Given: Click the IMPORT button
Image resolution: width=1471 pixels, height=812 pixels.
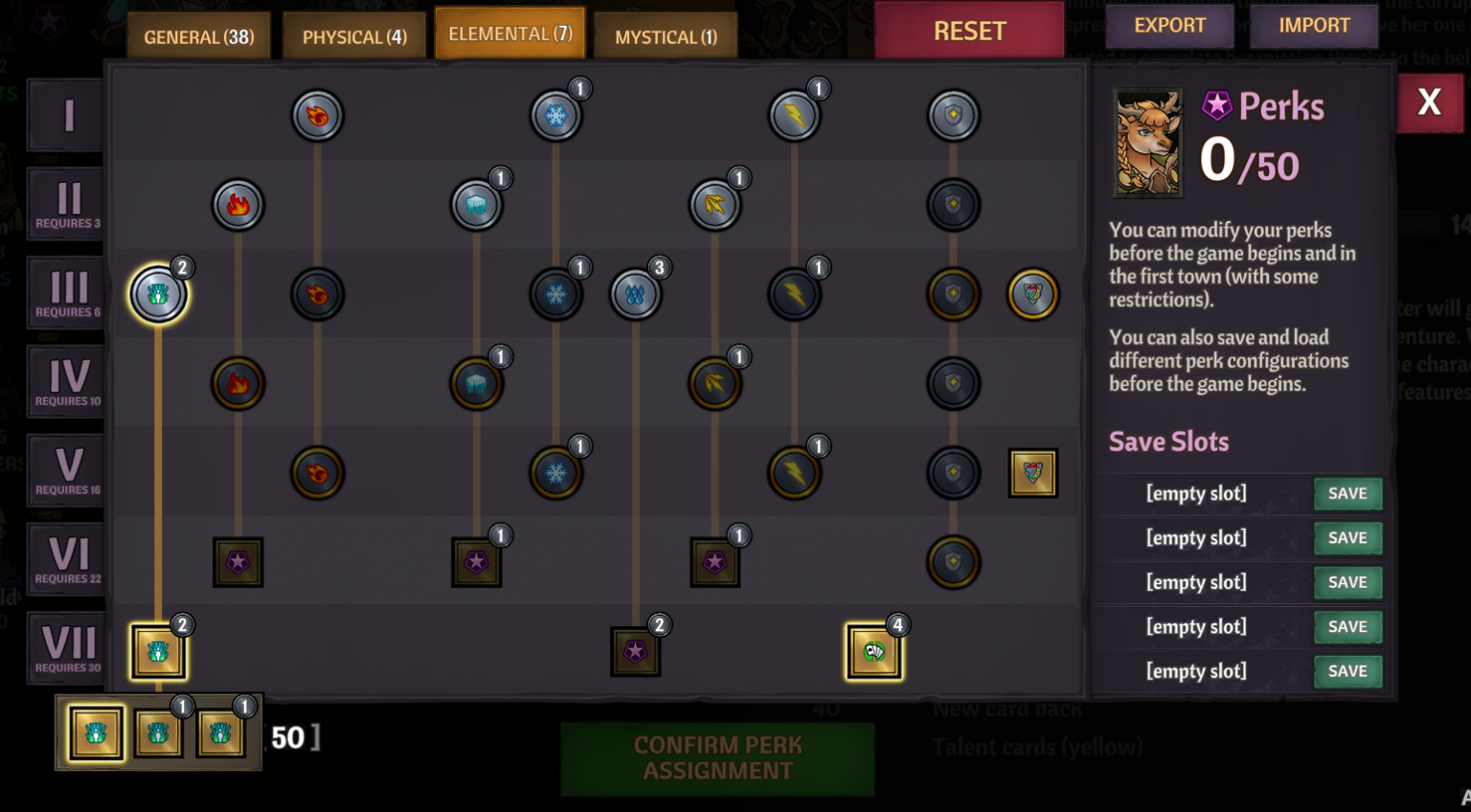Looking at the screenshot, I should tap(1313, 26).
